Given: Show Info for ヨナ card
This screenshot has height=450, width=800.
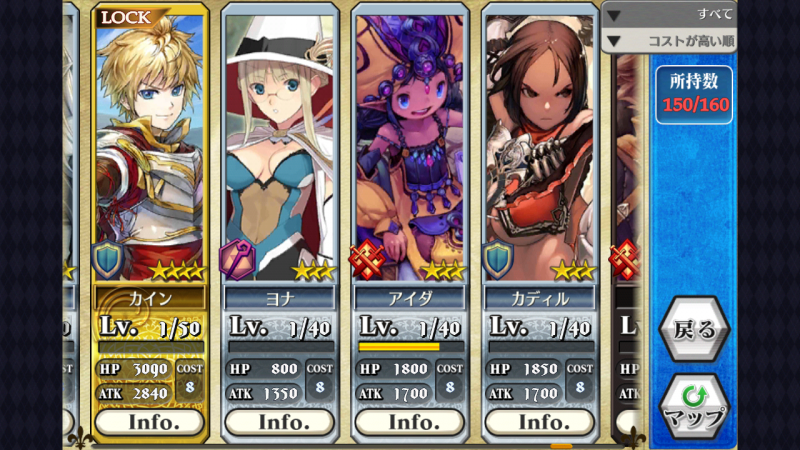Looking at the screenshot, I should (280, 422).
